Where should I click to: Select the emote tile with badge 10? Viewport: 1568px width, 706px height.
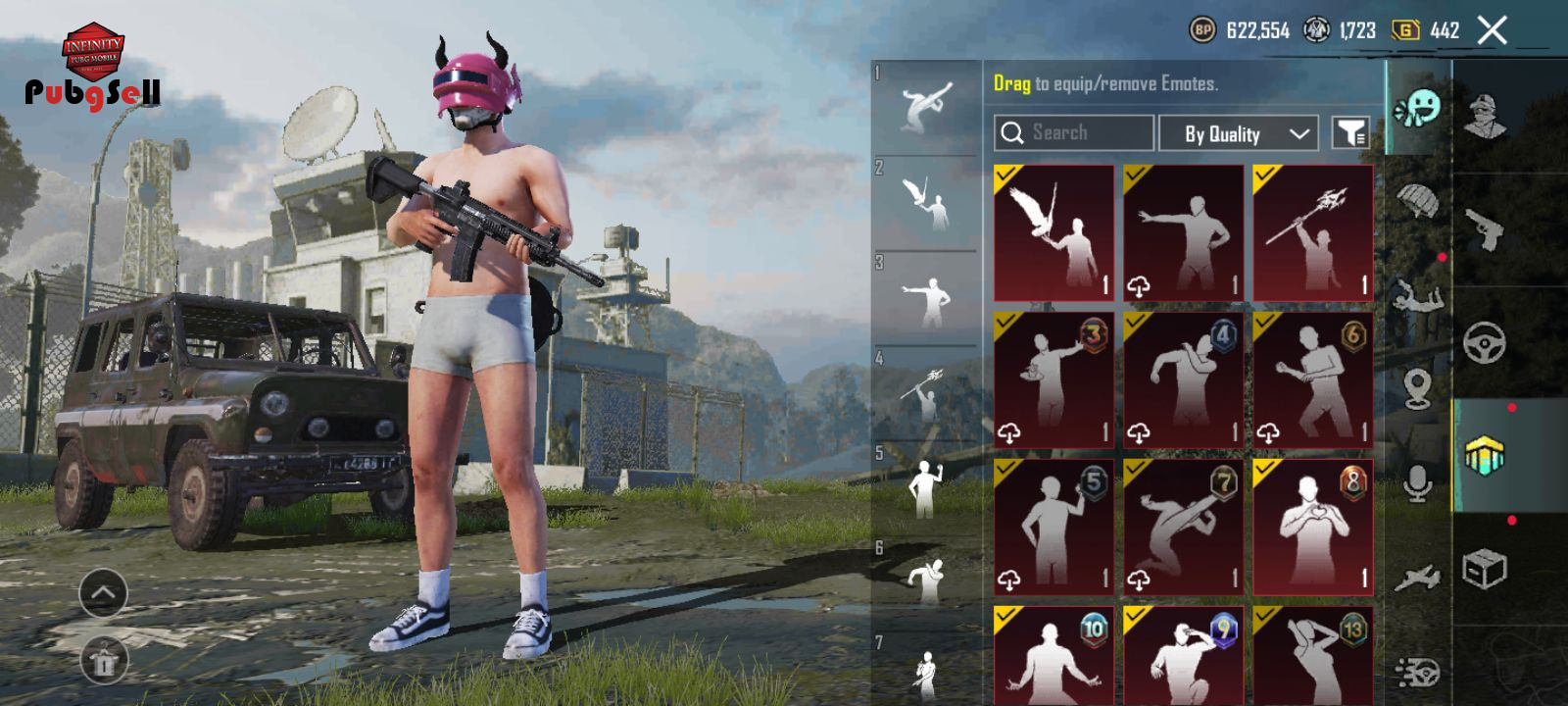click(x=1054, y=655)
